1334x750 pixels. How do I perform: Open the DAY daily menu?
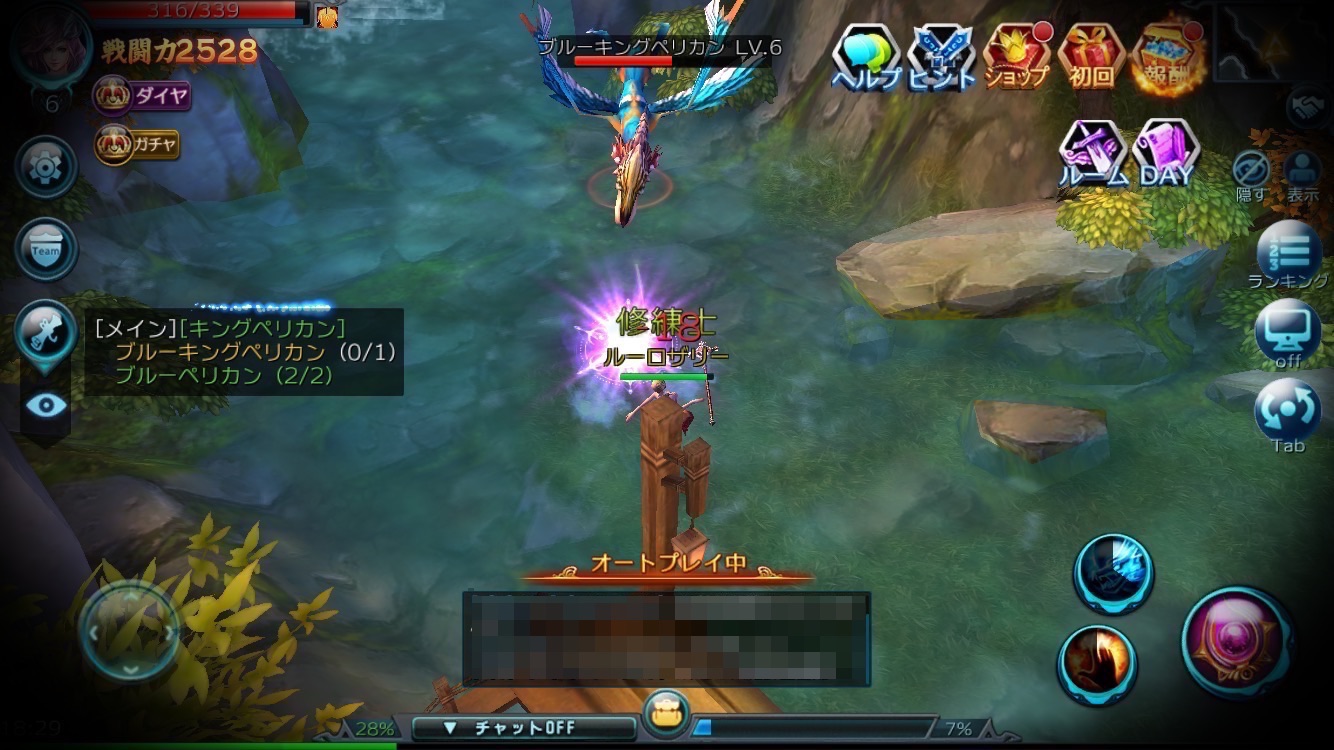pos(1166,155)
